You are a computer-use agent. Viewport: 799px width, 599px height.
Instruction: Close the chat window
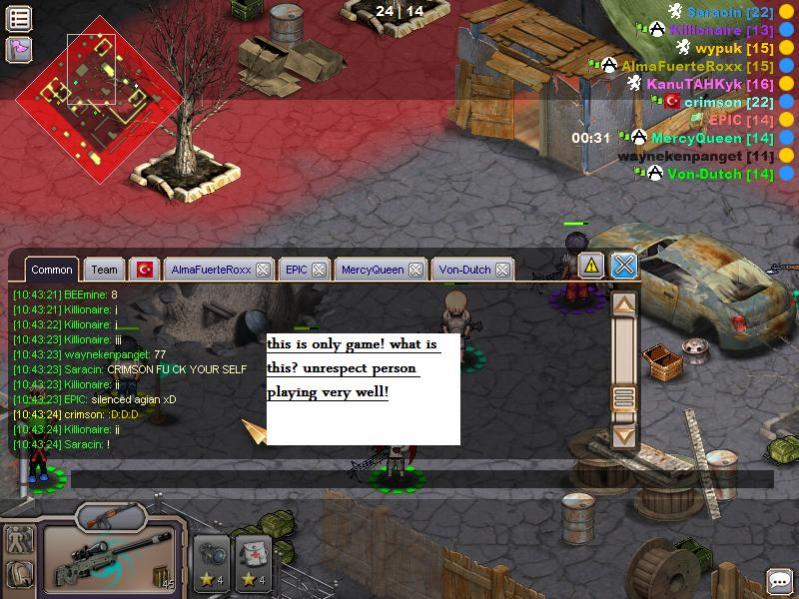pos(624,265)
